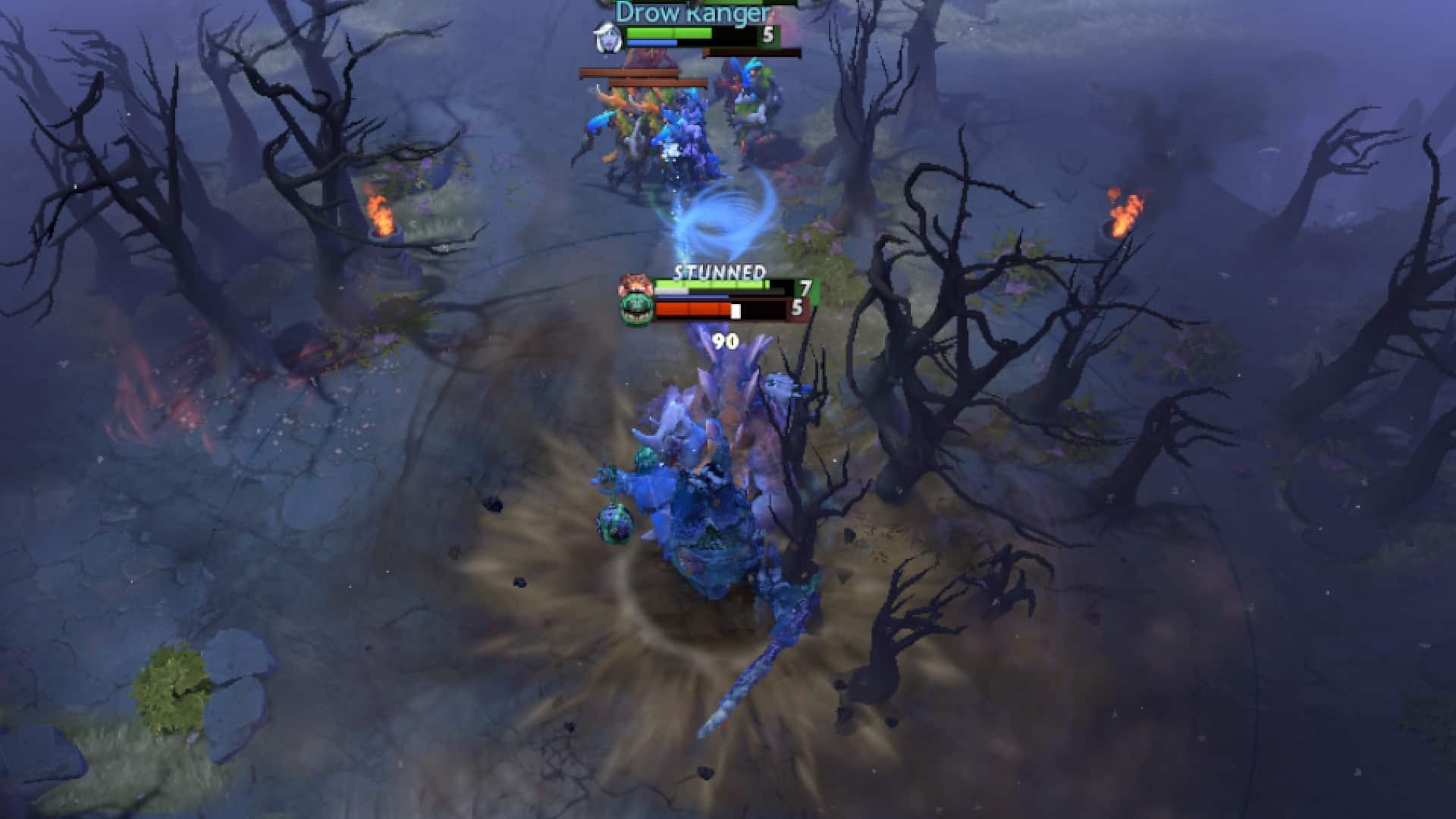Click the orange hero face icon above STUNNED bar

click(635, 283)
